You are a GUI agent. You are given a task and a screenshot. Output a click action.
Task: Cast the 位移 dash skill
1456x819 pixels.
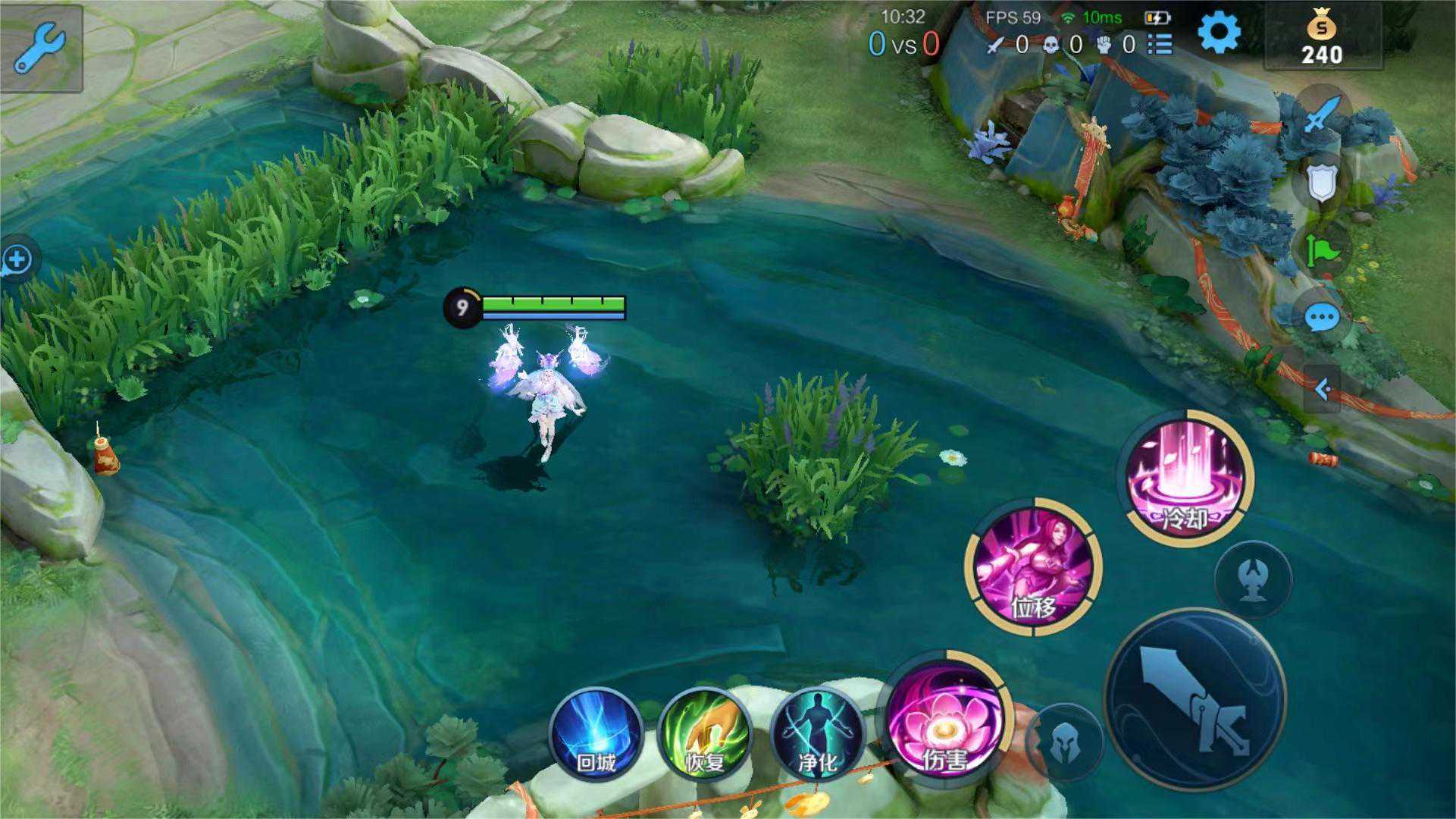[1033, 566]
